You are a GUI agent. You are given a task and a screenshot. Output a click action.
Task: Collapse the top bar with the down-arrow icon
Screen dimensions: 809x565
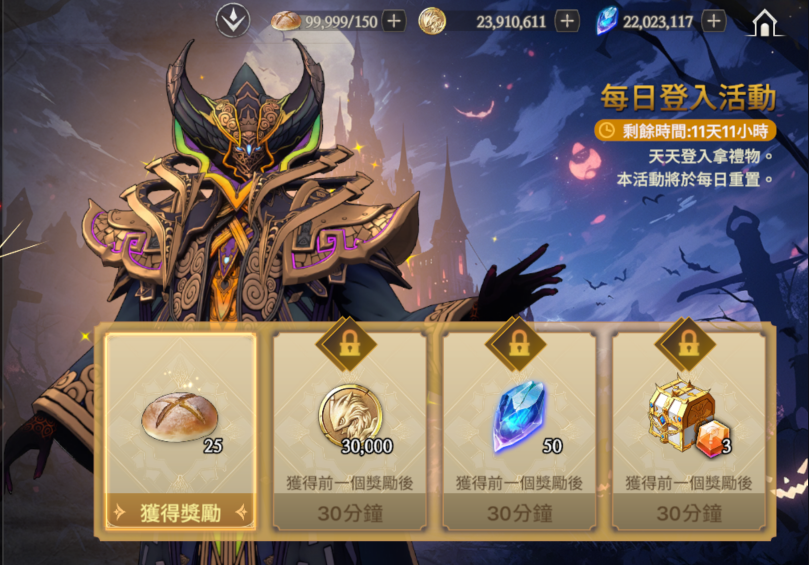(x=233, y=20)
